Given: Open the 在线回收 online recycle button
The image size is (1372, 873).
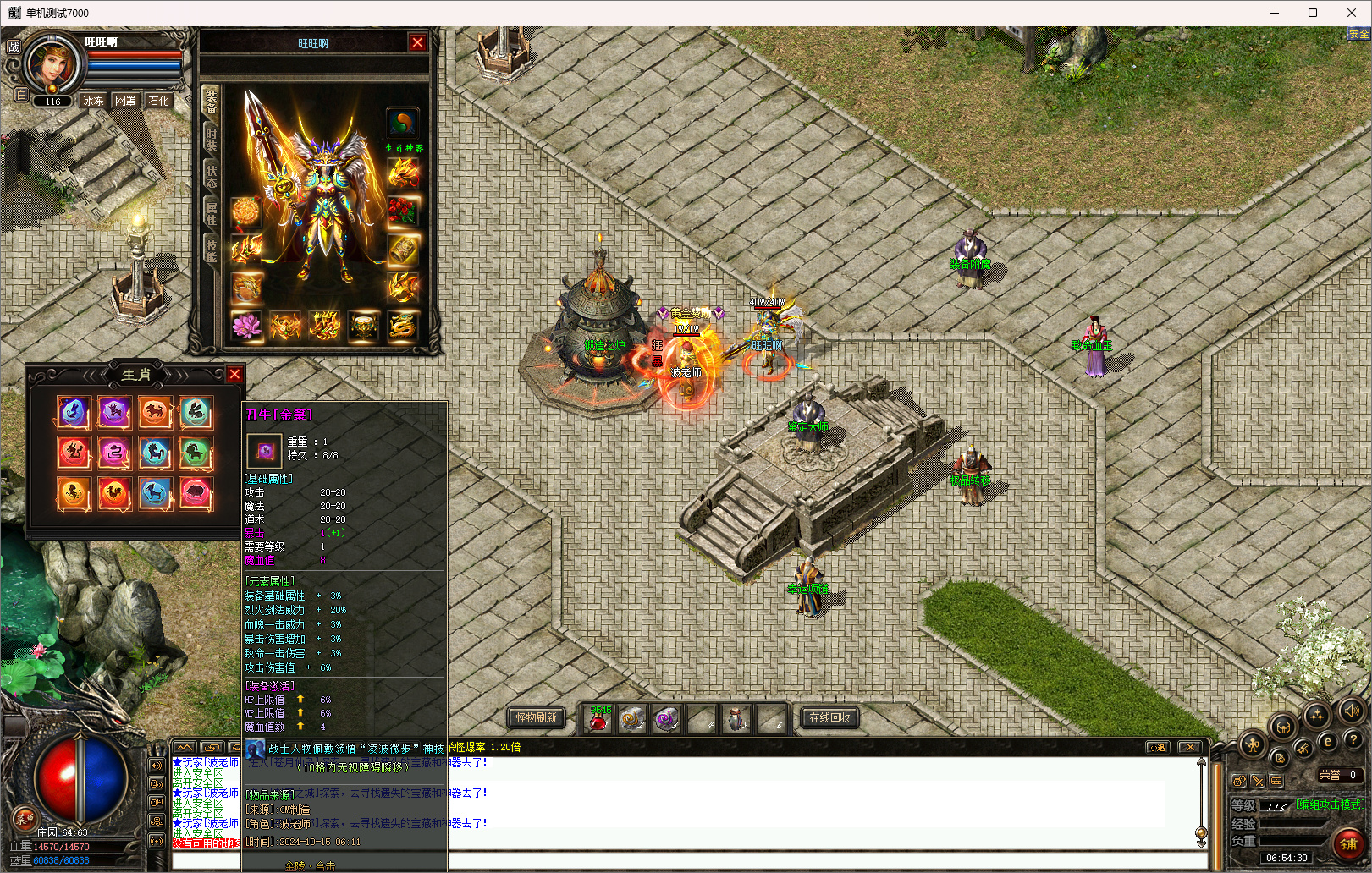Looking at the screenshot, I should click(x=829, y=717).
